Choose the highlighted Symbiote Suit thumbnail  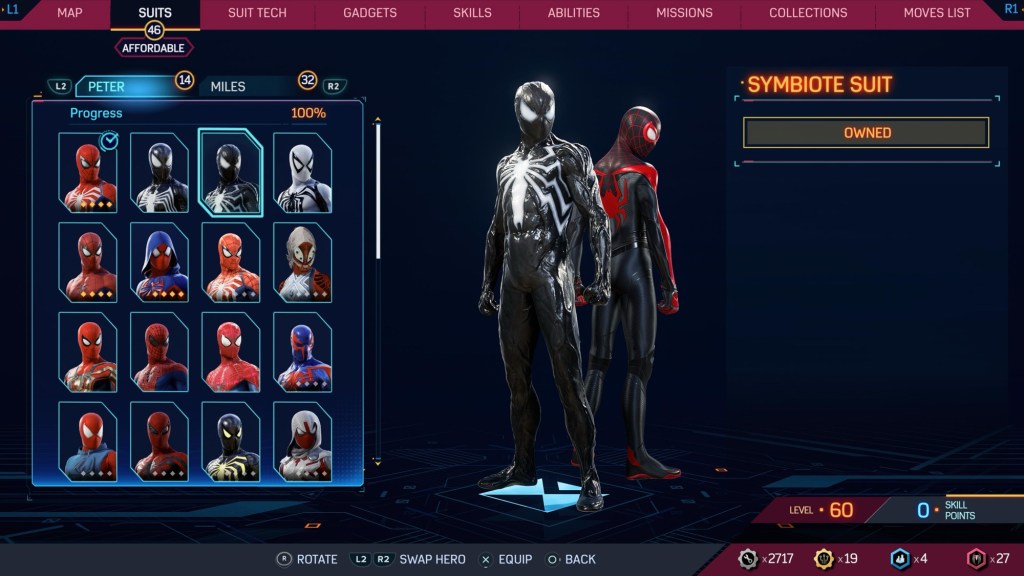tap(231, 173)
